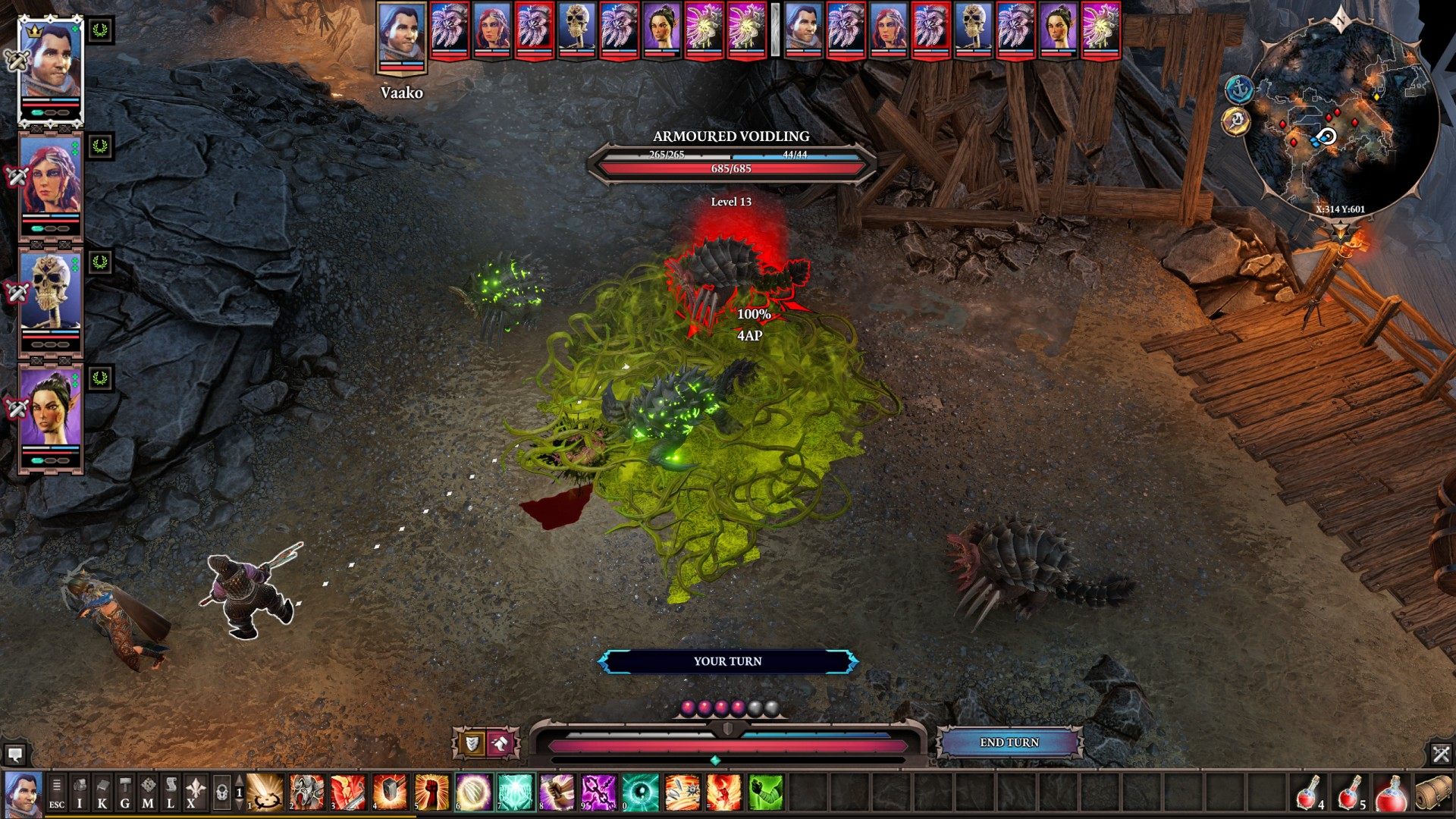This screenshot has width=1456, height=819.
Task: Open the crafting hammer G button
Action: click(x=125, y=792)
